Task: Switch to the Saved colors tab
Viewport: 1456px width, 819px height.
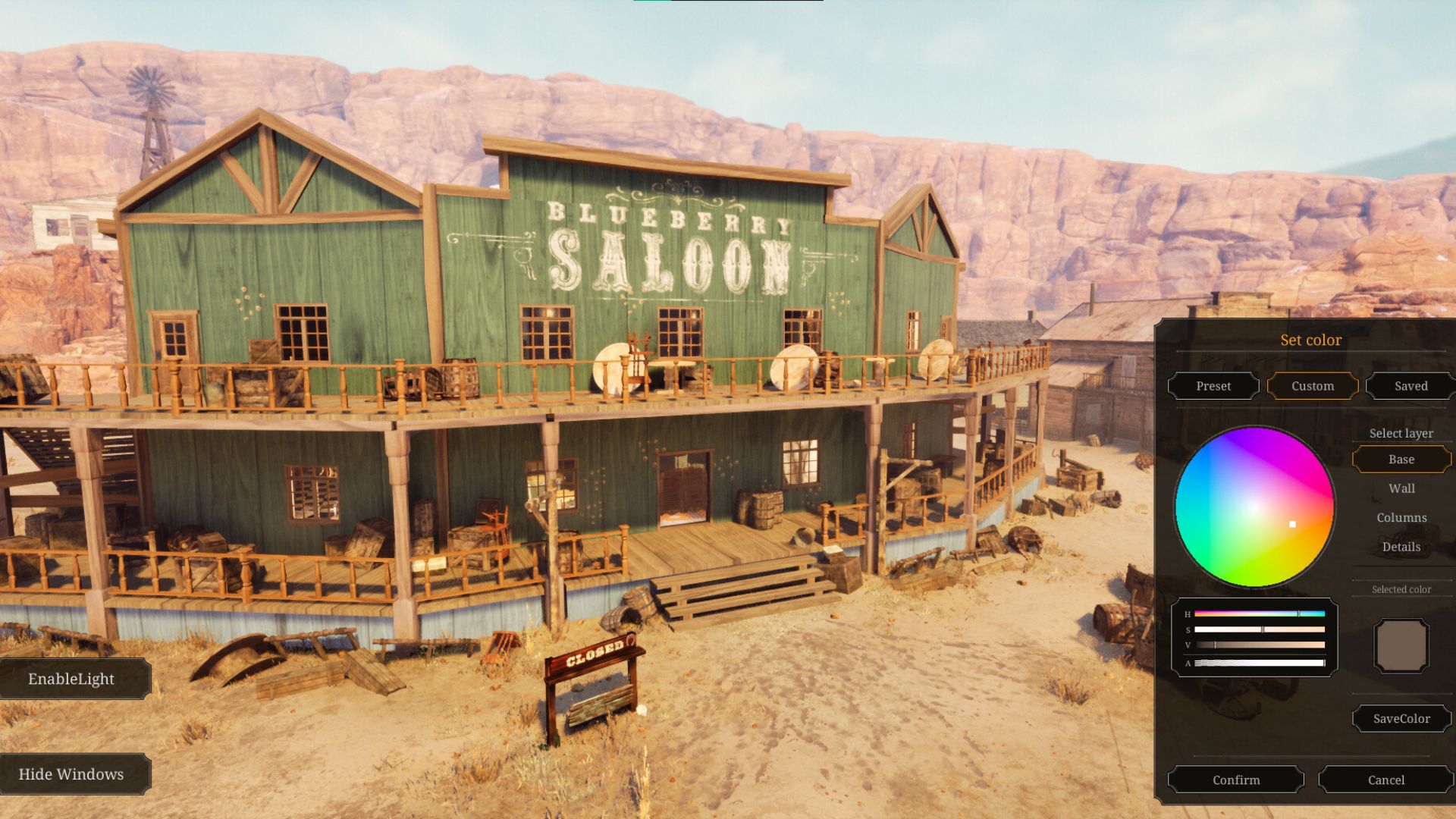Action: coord(1410,386)
